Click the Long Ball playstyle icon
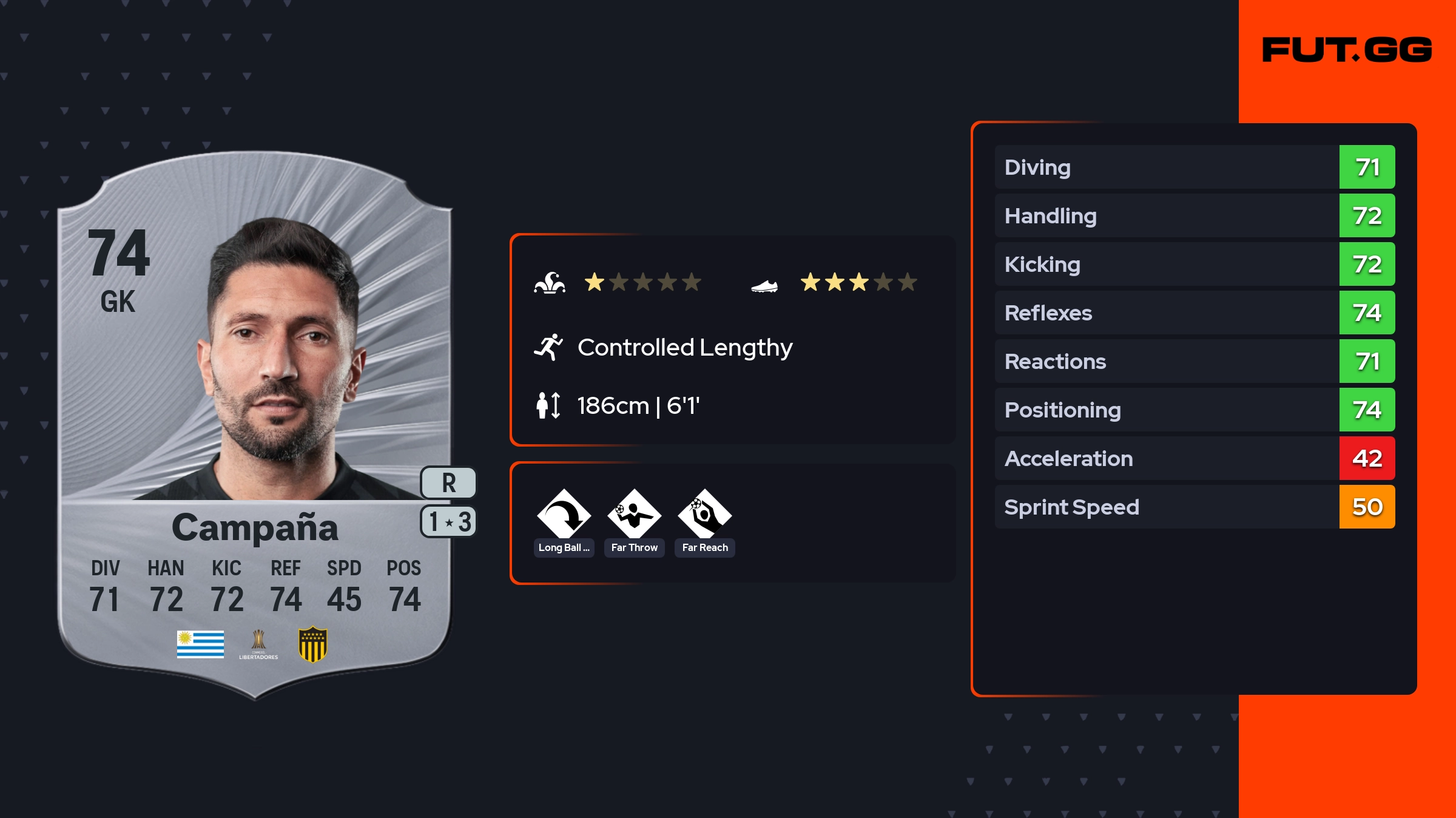This screenshot has width=1456, height=818. 564,515
